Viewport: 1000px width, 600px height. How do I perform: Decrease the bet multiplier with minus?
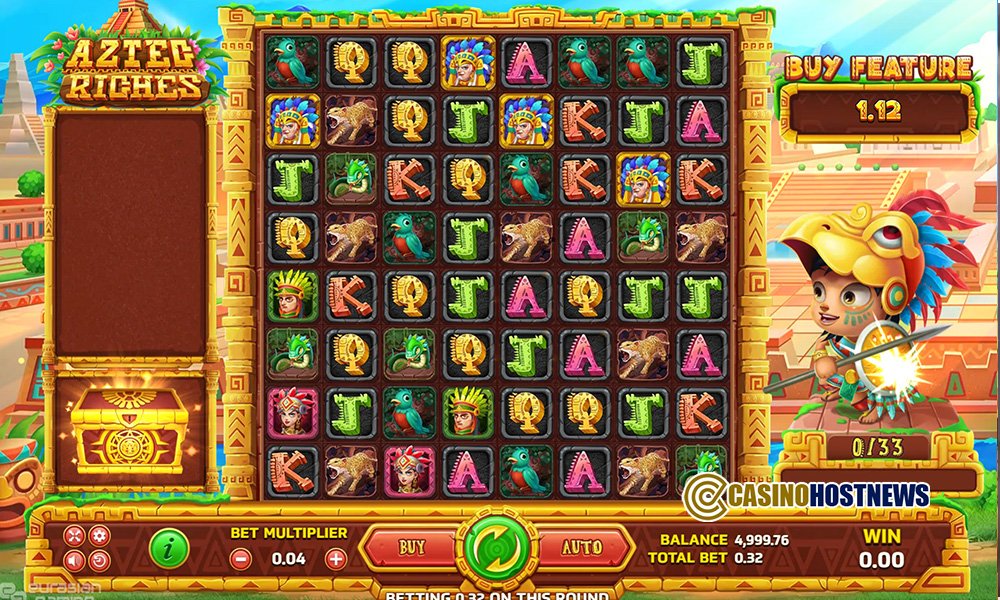[x=240, y=559]
